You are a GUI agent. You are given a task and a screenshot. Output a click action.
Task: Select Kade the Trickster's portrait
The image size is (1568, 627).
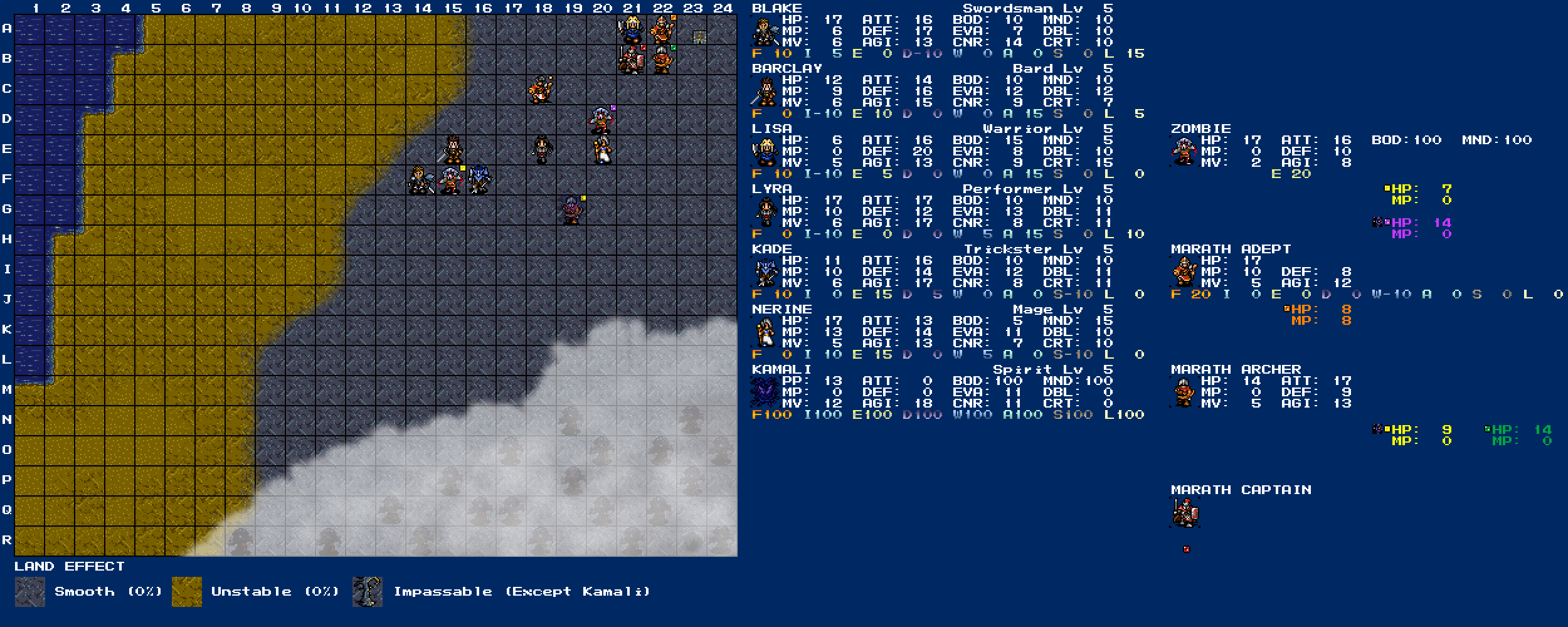(765, 272)
